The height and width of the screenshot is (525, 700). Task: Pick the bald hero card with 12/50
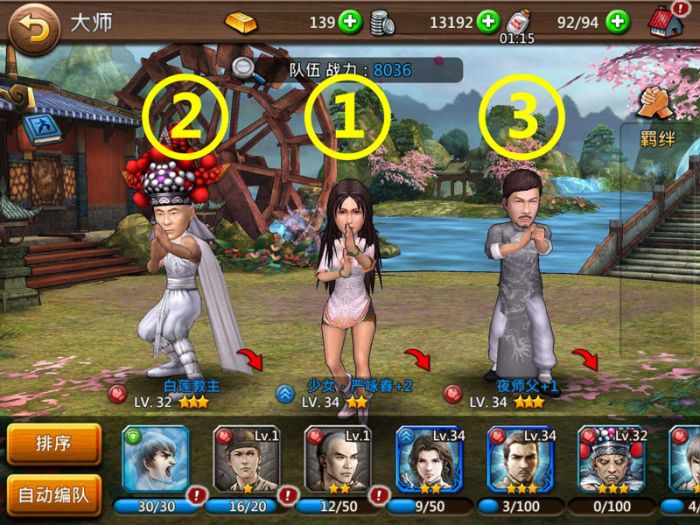pyautogui.click(x=337, y=462)
